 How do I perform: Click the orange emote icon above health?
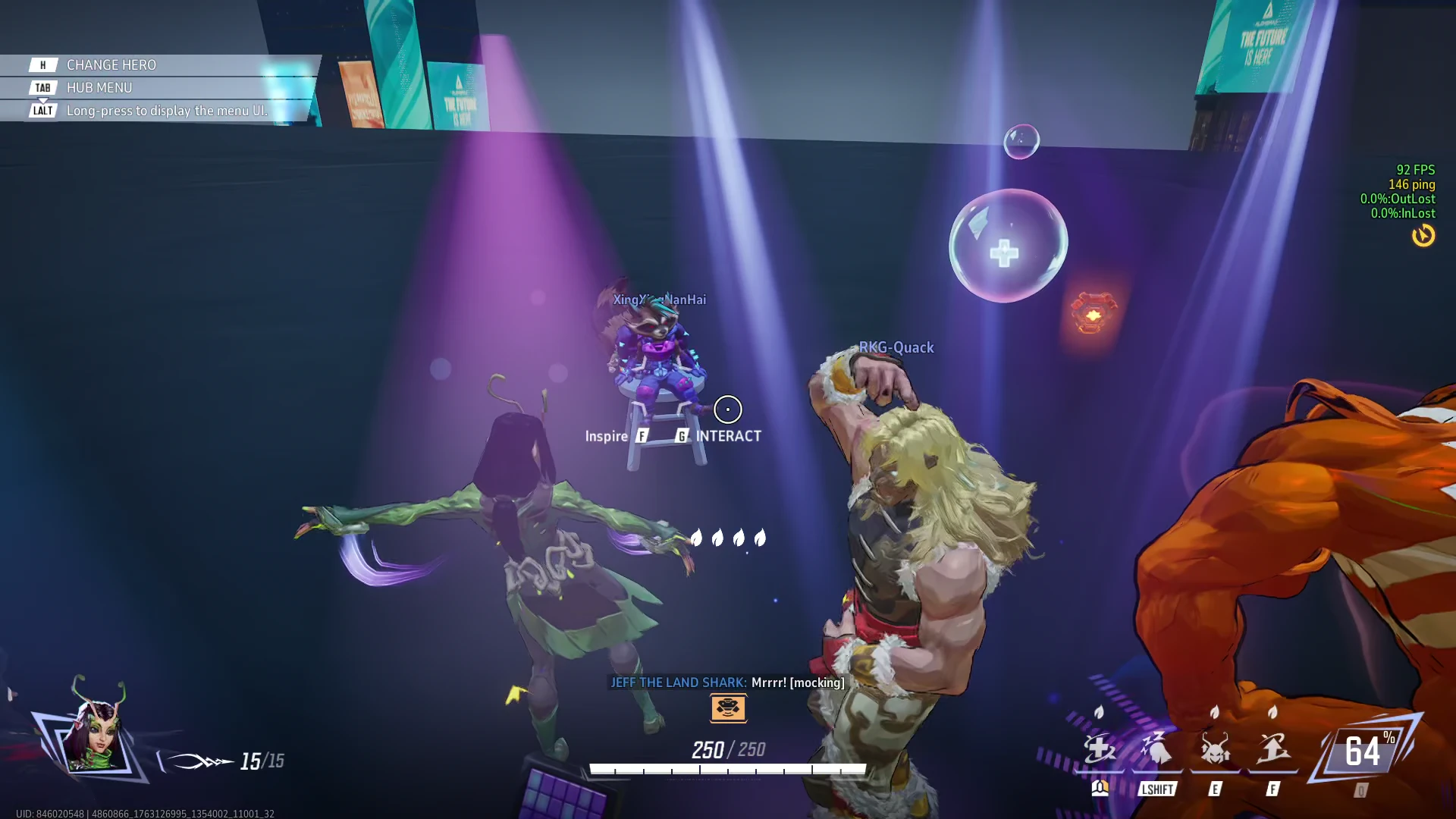coord(728,708)
